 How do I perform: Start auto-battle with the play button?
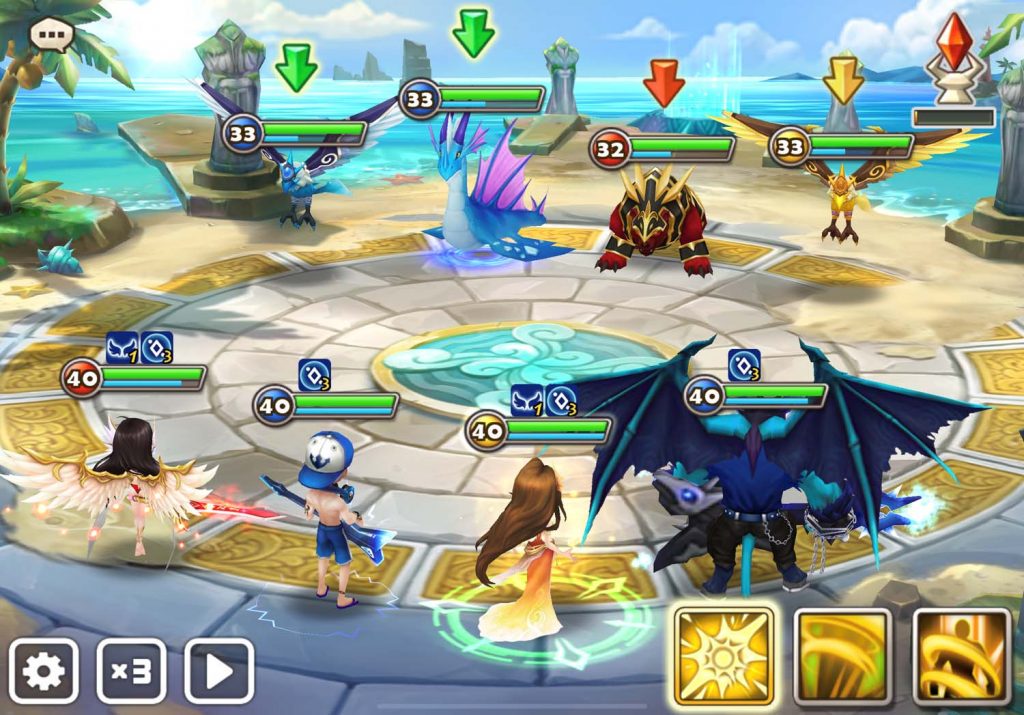[x=218, y=670]
